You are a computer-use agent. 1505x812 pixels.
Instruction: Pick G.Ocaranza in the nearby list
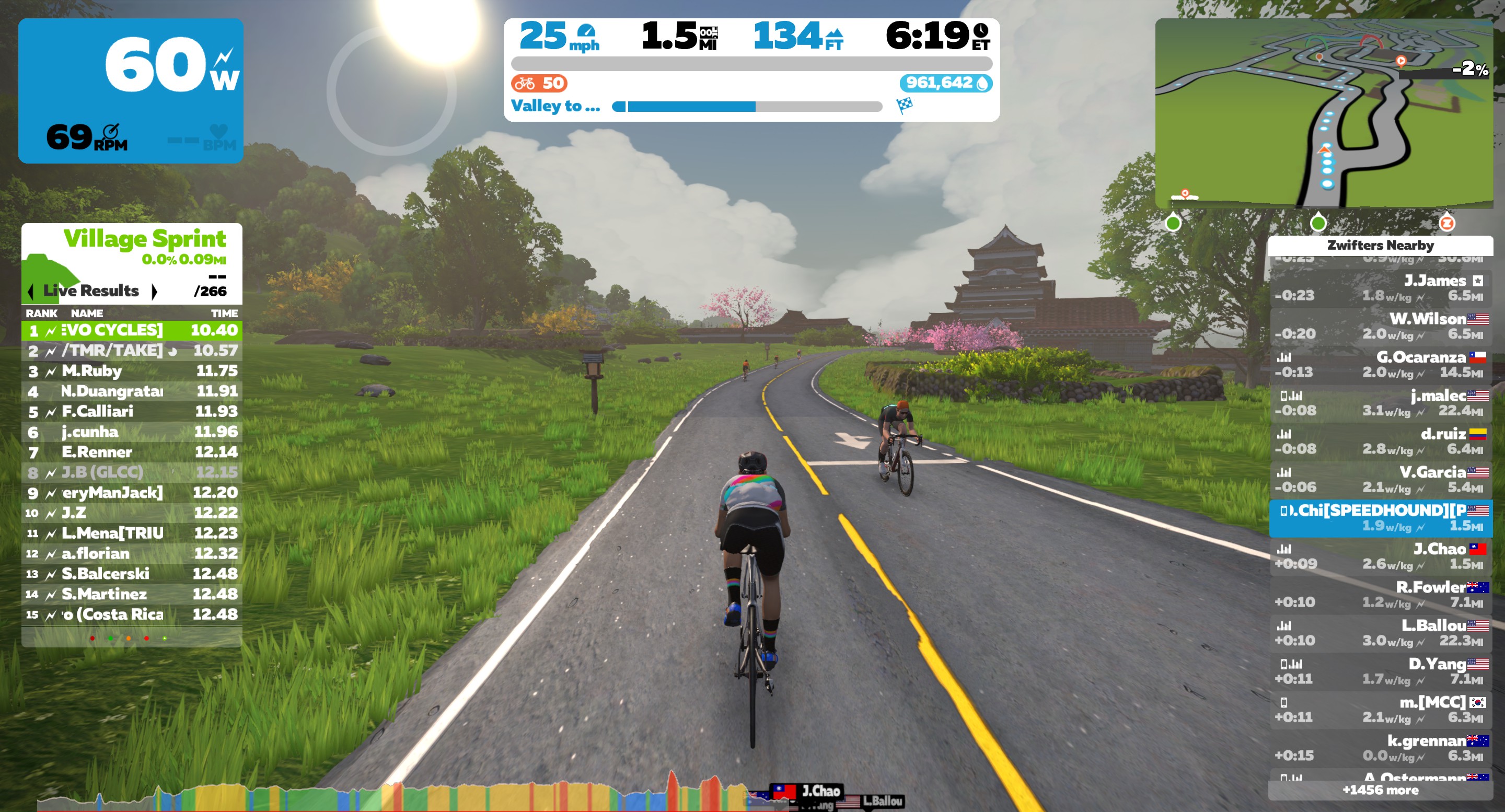pos(1381,365)
